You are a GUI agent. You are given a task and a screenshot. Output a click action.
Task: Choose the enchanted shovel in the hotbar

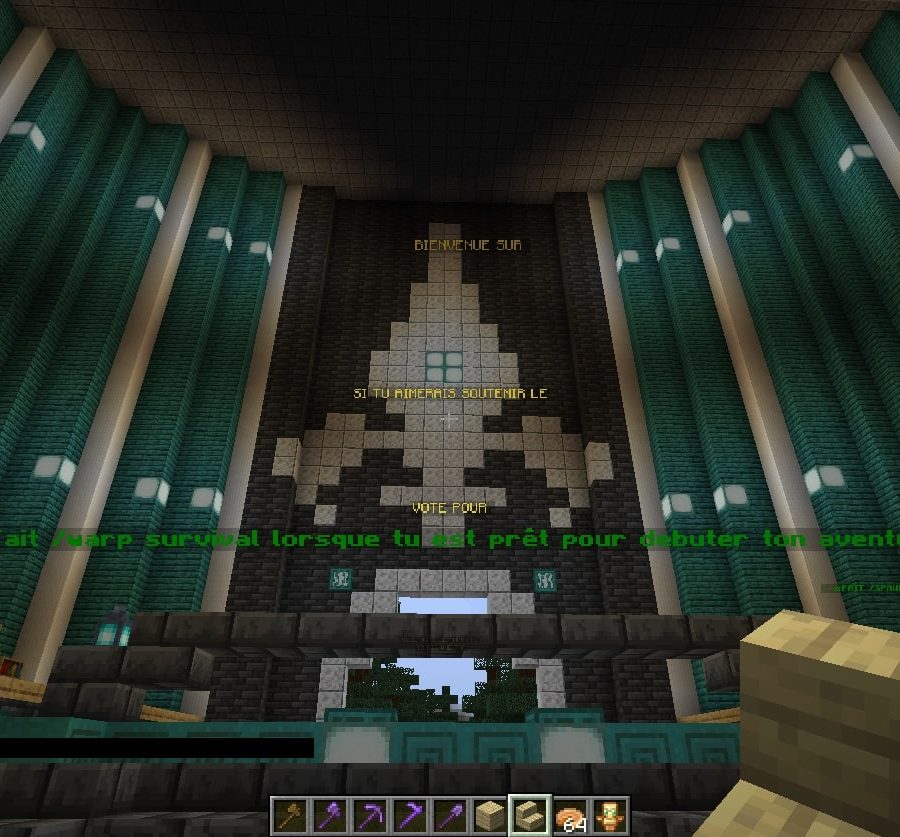pos(449,816)
